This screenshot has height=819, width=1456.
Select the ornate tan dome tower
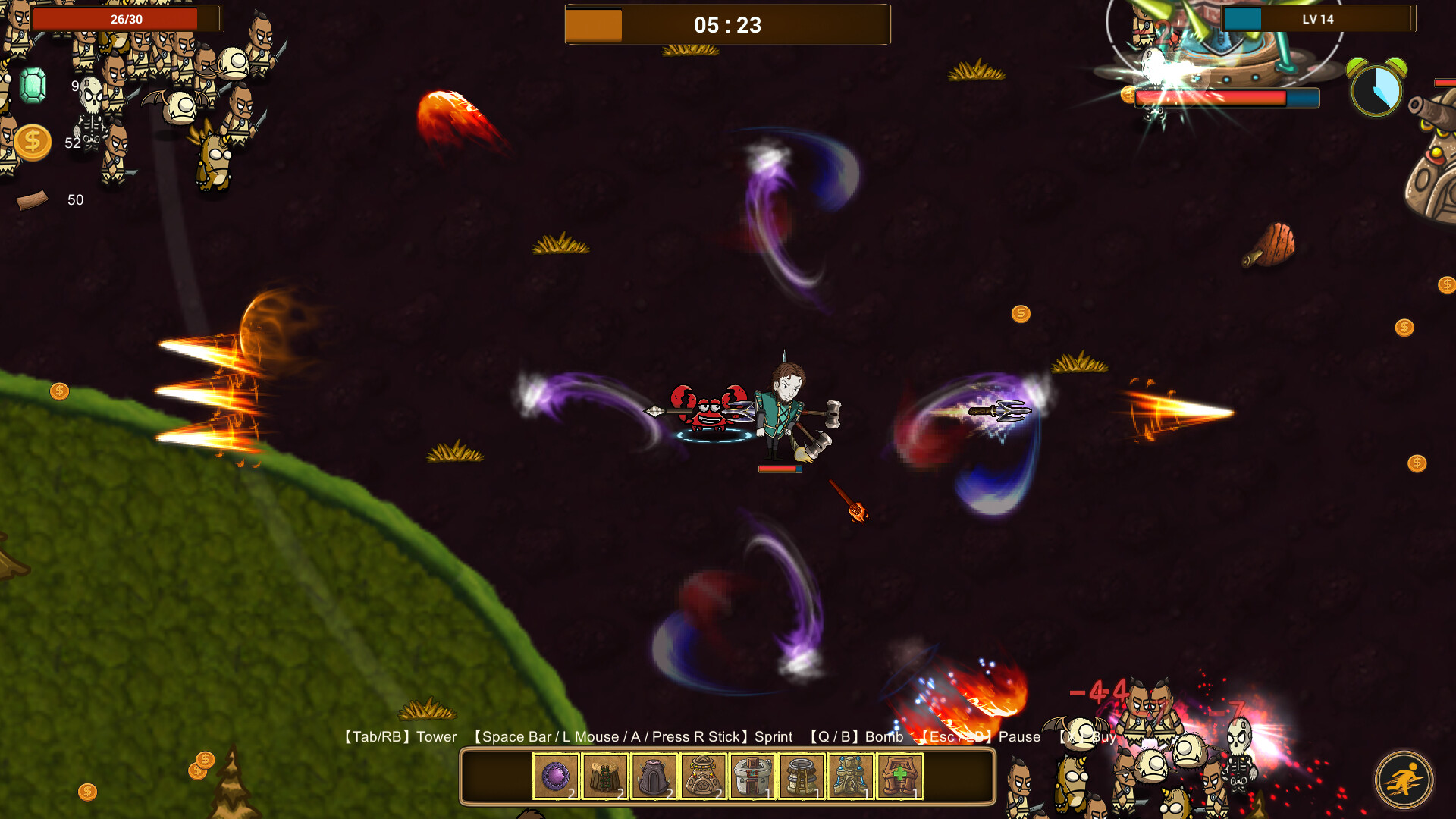pyautogui.click(x=704, y=777)
